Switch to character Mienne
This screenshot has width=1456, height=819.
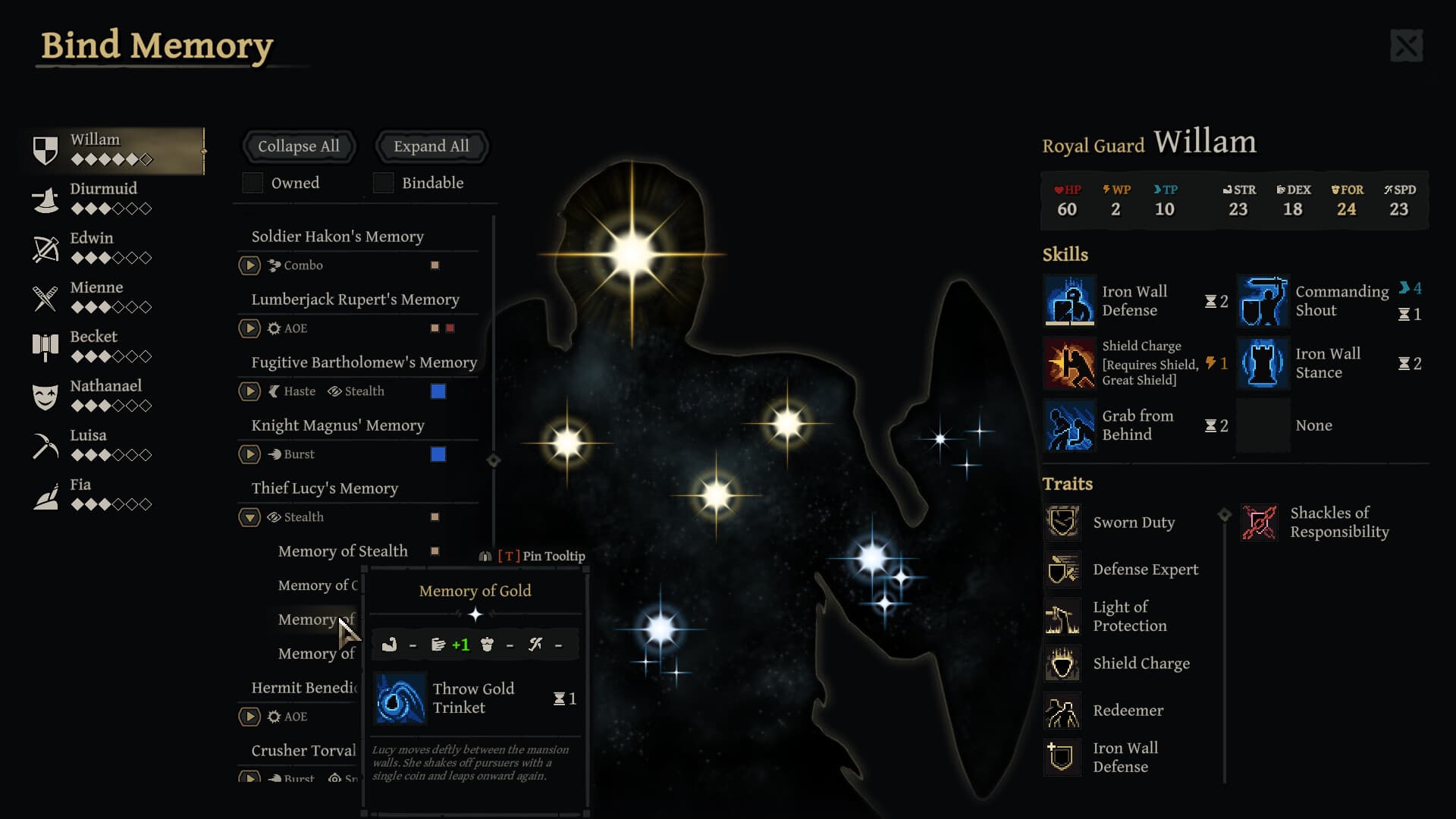pyautogui.click(x=96, y=296)
